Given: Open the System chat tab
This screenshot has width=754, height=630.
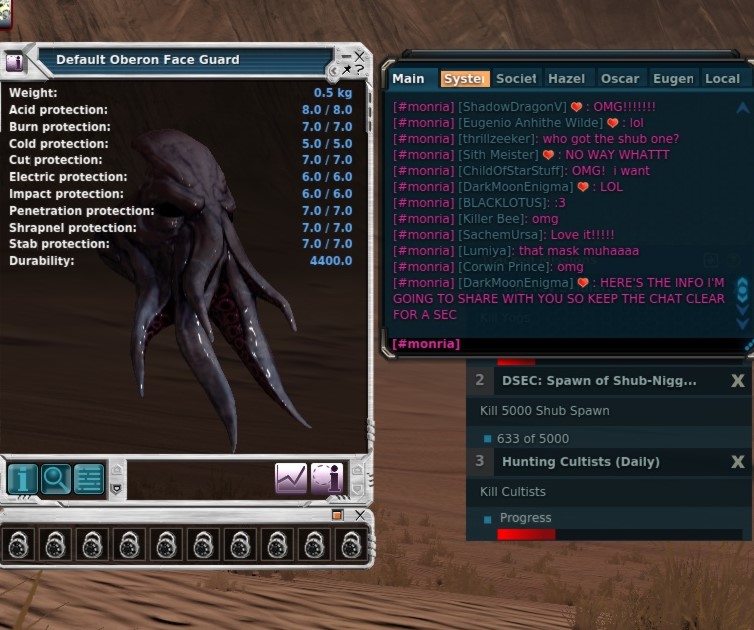Looking at the screenshot, I should point(464,79).
